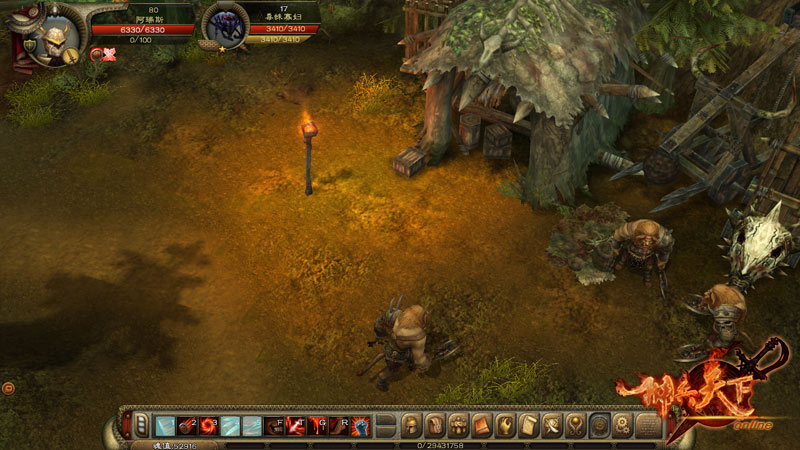This screenshot has height=450, width=800.
Task: Click the small orange button at left edge
Action: click(x=8, y=386)
